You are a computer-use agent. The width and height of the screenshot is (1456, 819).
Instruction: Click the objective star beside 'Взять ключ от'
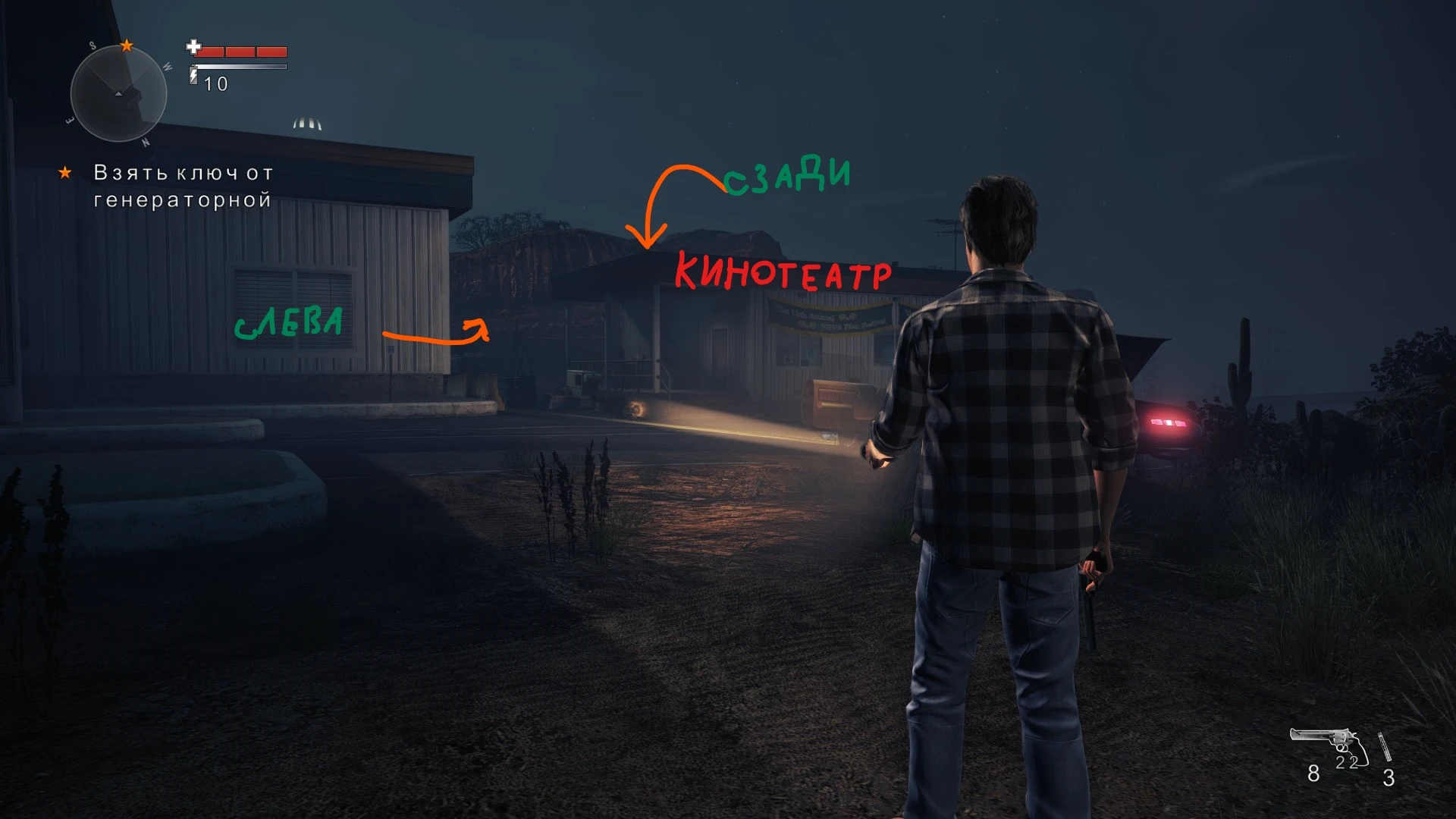(67, 173)
